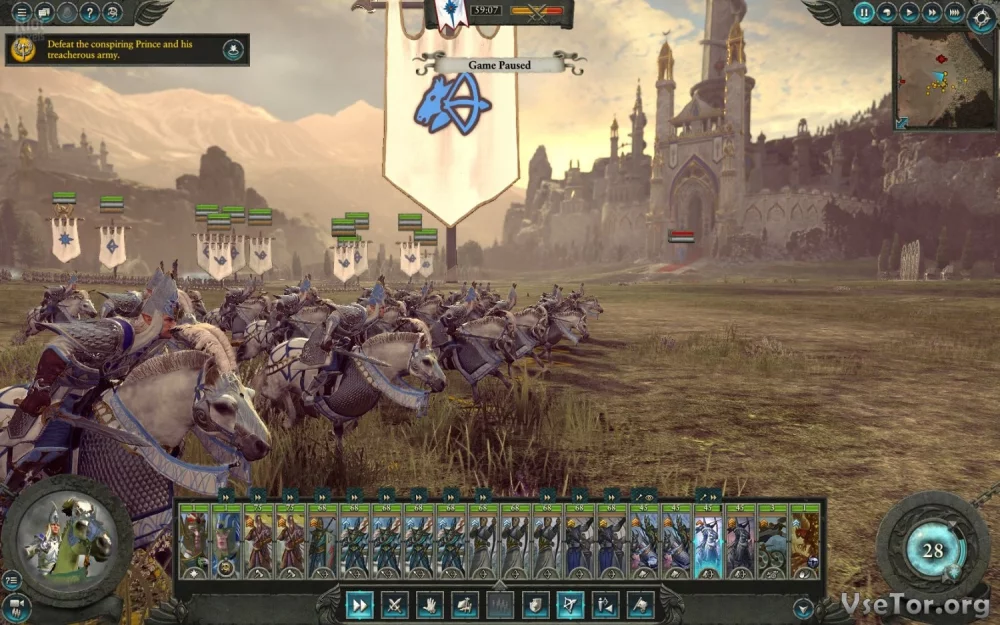Image resolution: width=1000 pixels, height=625 pixels.
Task: Toggle the run double-arrow order button
Action: click(360, 604)
